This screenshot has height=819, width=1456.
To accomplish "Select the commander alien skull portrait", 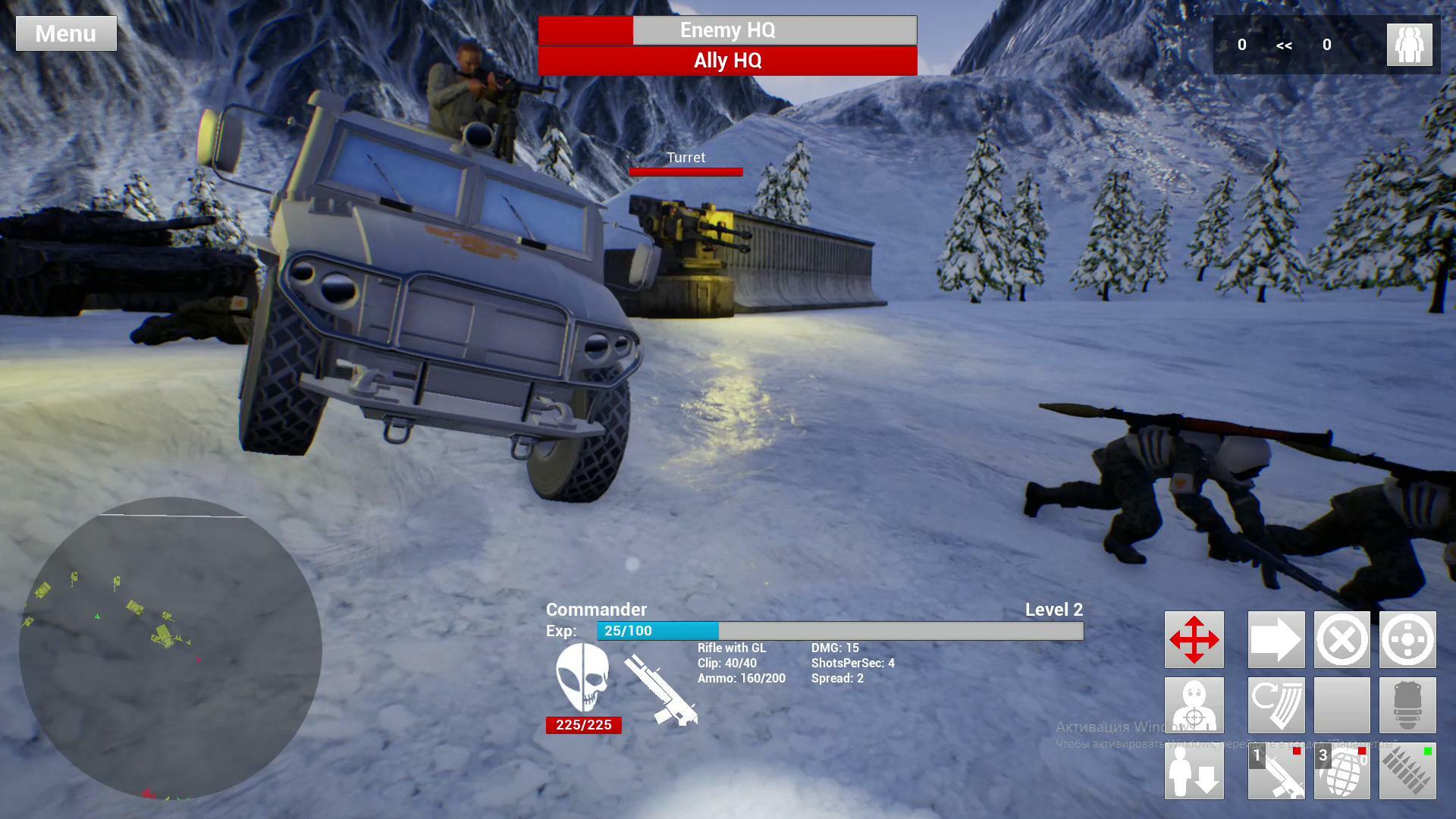I will point(582,677).
